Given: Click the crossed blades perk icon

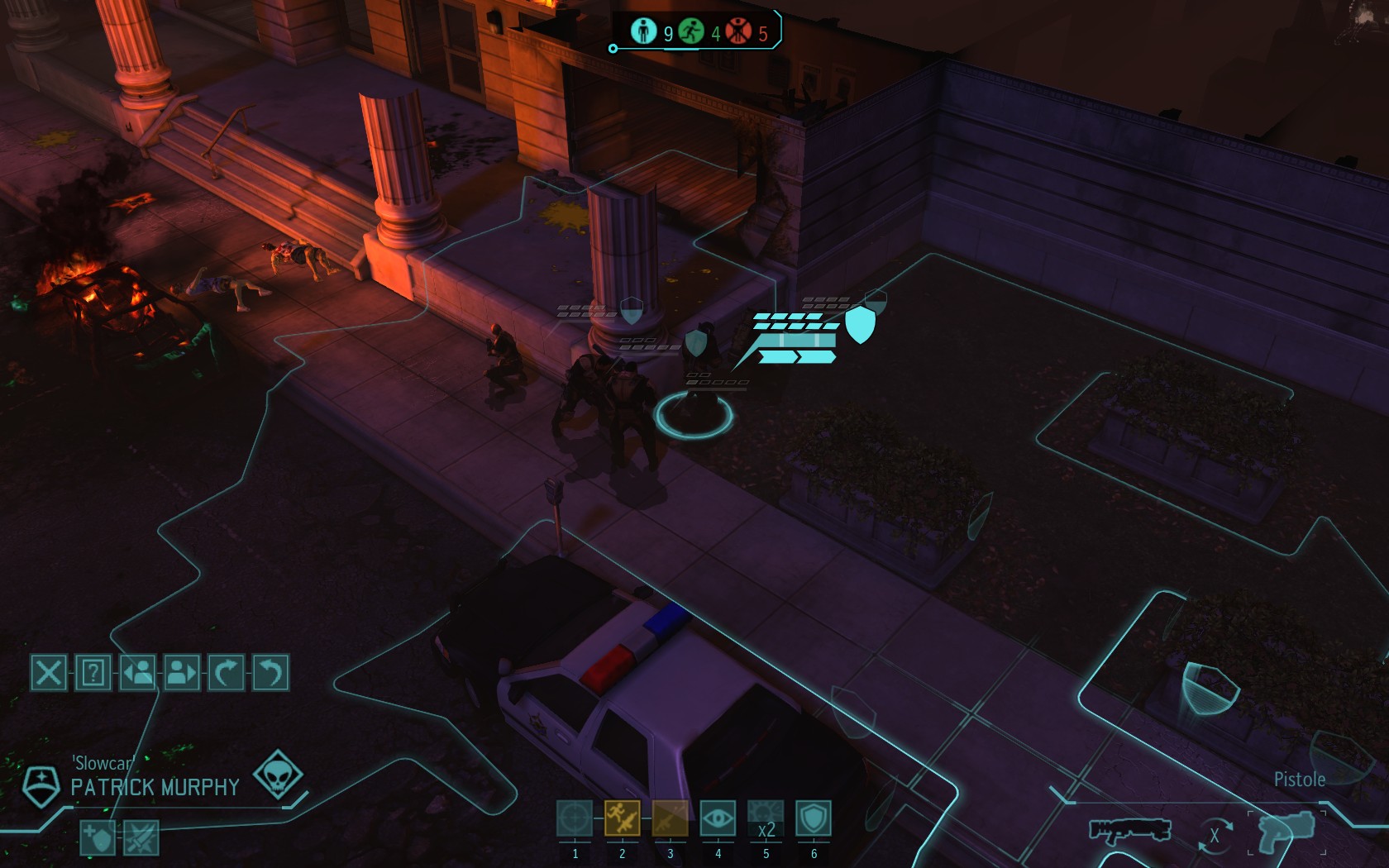Looking at the screenshot, I should 141,838.
